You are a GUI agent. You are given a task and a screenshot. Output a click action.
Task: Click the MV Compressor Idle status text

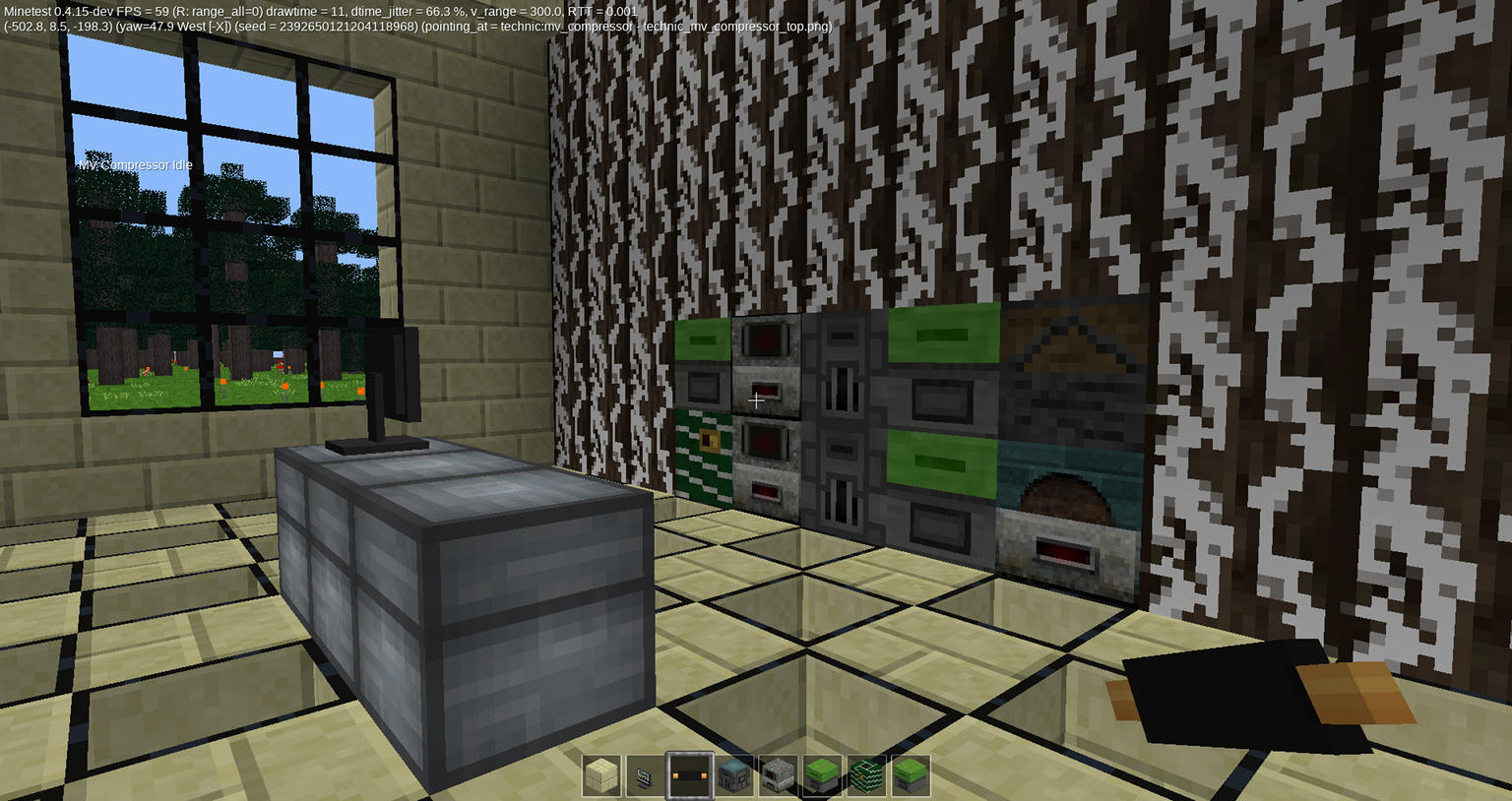(135, 164)
